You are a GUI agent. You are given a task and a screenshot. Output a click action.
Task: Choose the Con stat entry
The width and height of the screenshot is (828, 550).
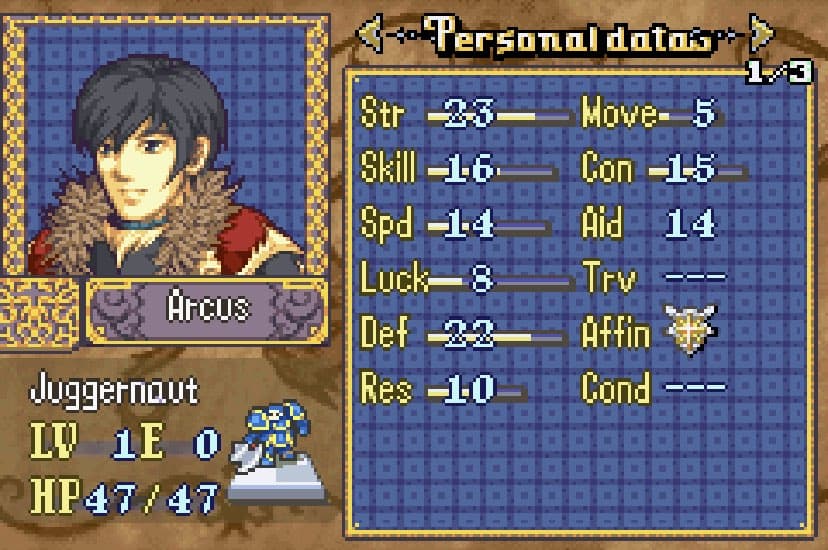tap(608, 169)
